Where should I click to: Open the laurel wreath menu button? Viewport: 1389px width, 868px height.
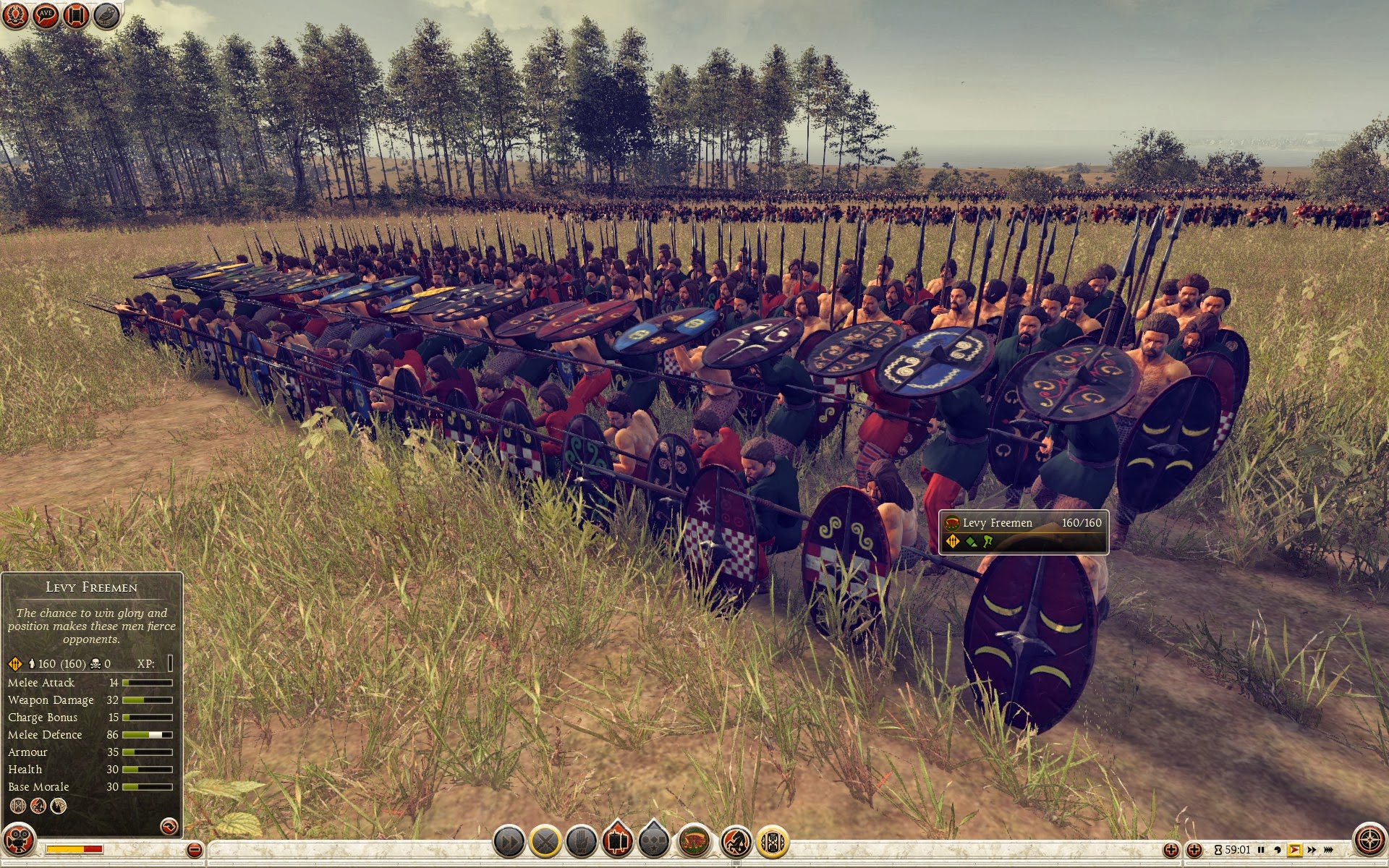pyautogui.click(x=15, y=15)
